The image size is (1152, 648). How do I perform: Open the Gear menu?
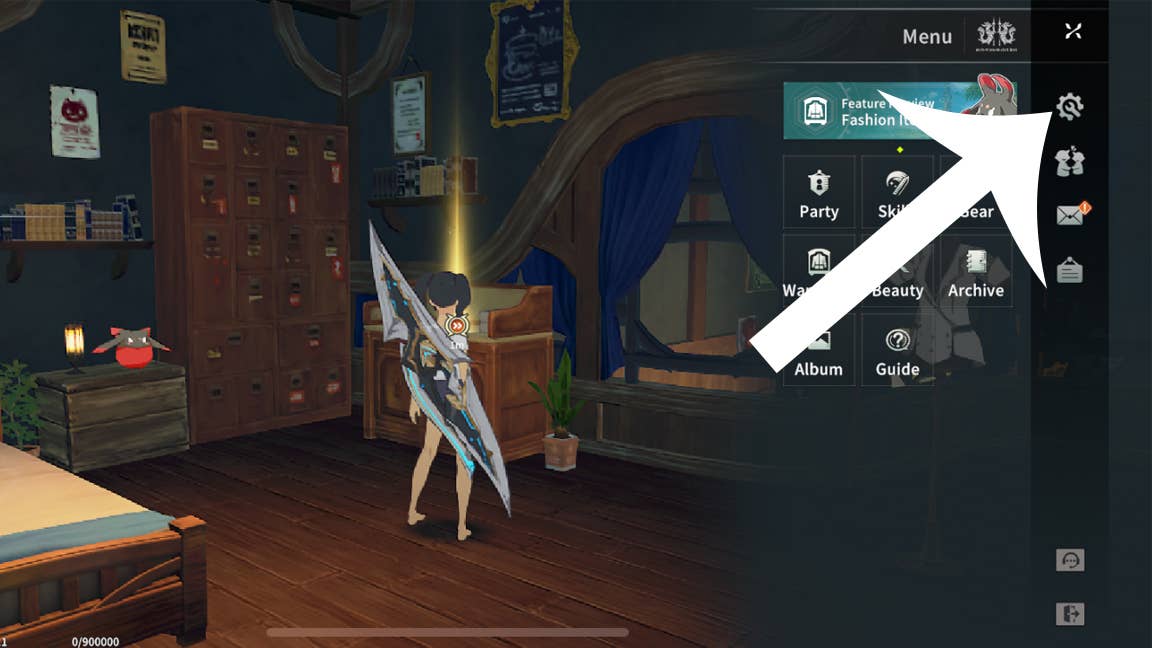click(x=976, y=193)
